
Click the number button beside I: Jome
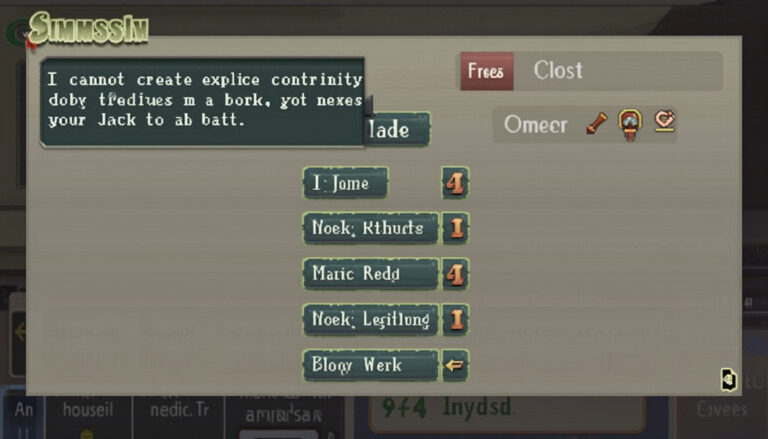point(455,183)
